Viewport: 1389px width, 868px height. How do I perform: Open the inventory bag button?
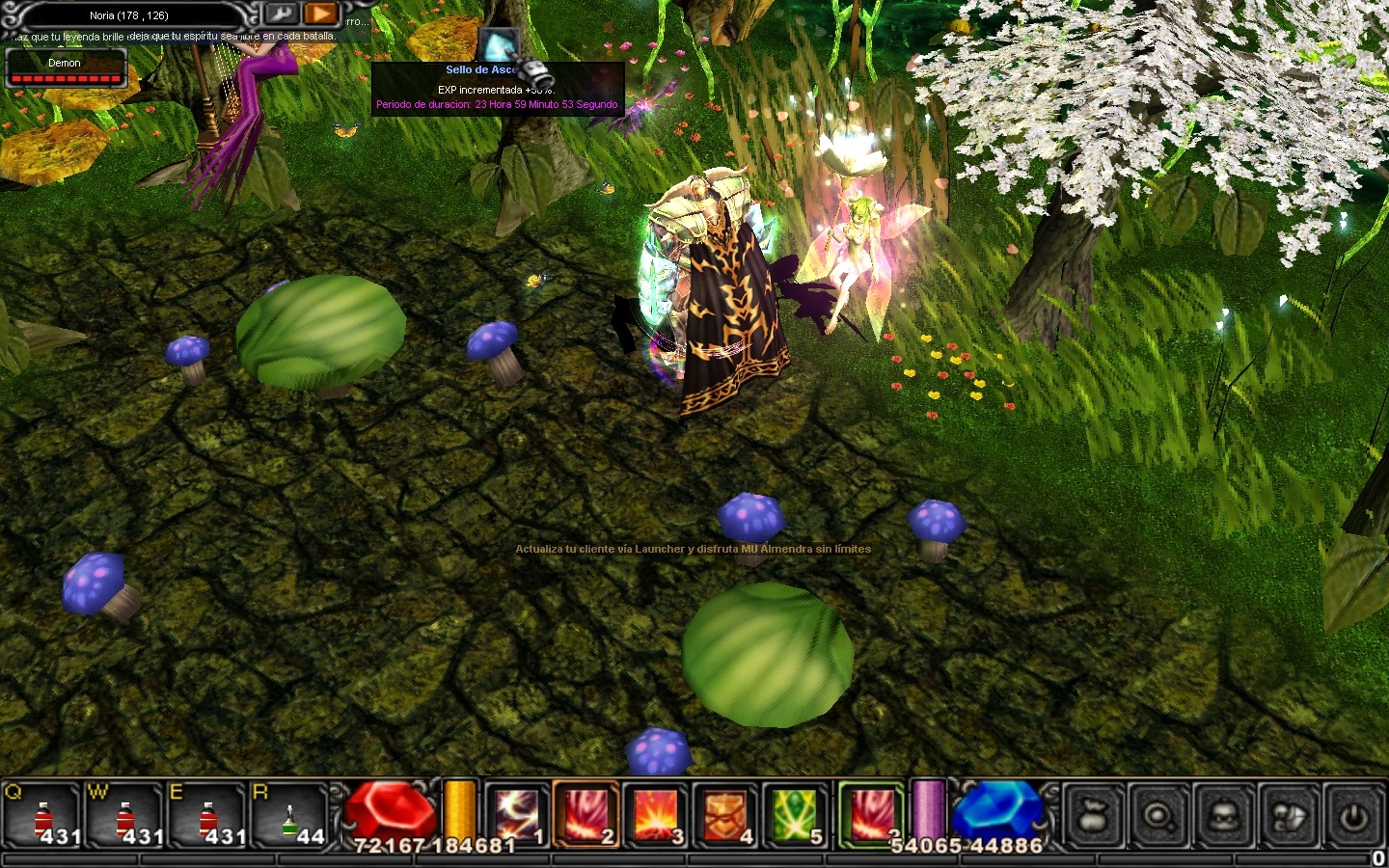[1093, 817]
